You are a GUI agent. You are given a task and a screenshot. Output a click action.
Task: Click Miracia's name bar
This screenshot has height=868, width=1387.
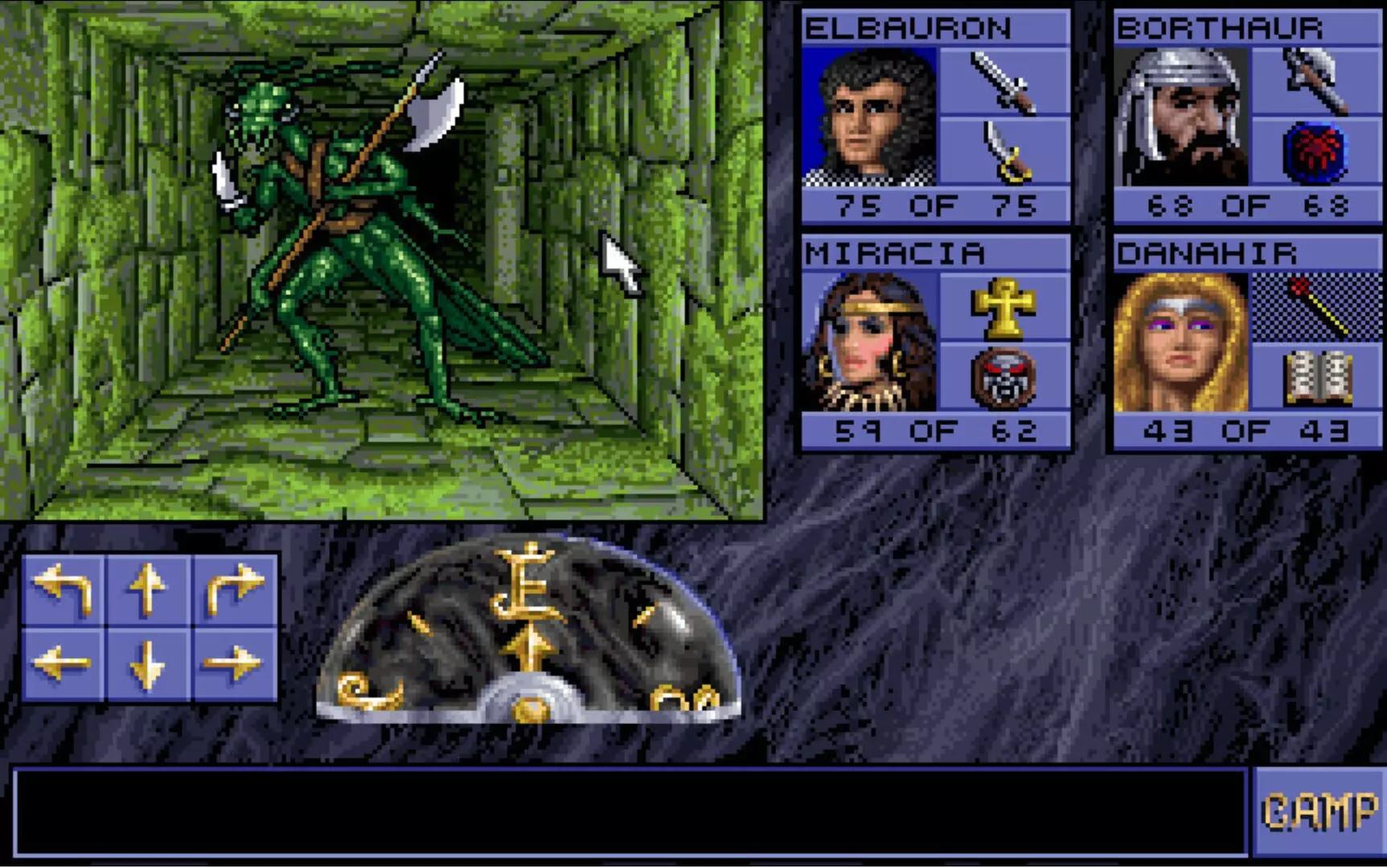click(937, 253)
